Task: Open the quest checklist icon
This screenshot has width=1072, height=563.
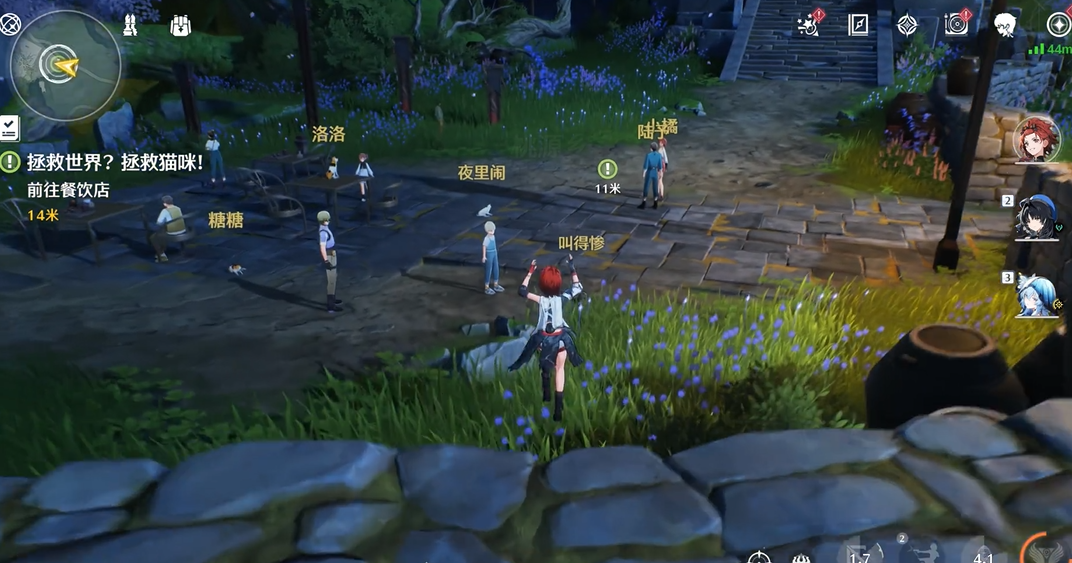Action: [9, 127]
